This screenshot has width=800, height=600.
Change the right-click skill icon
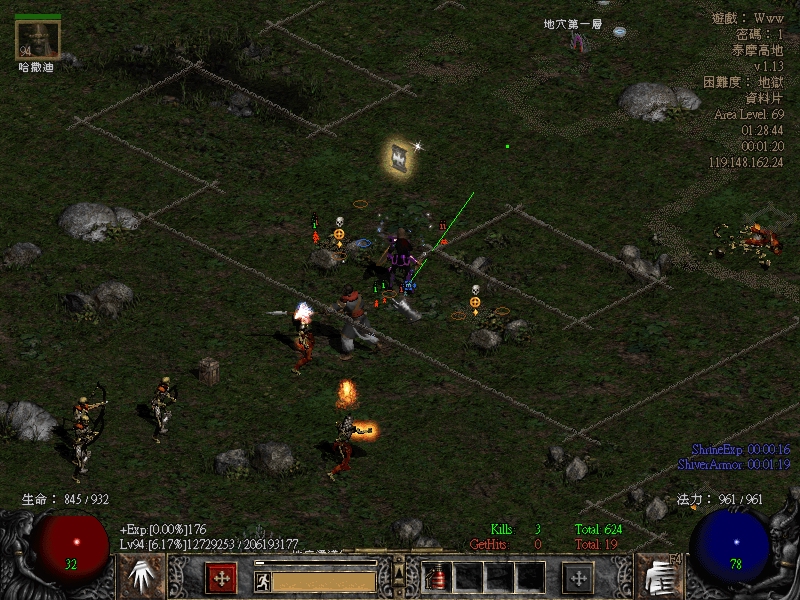pyautogui.click(x=658, y=576)
